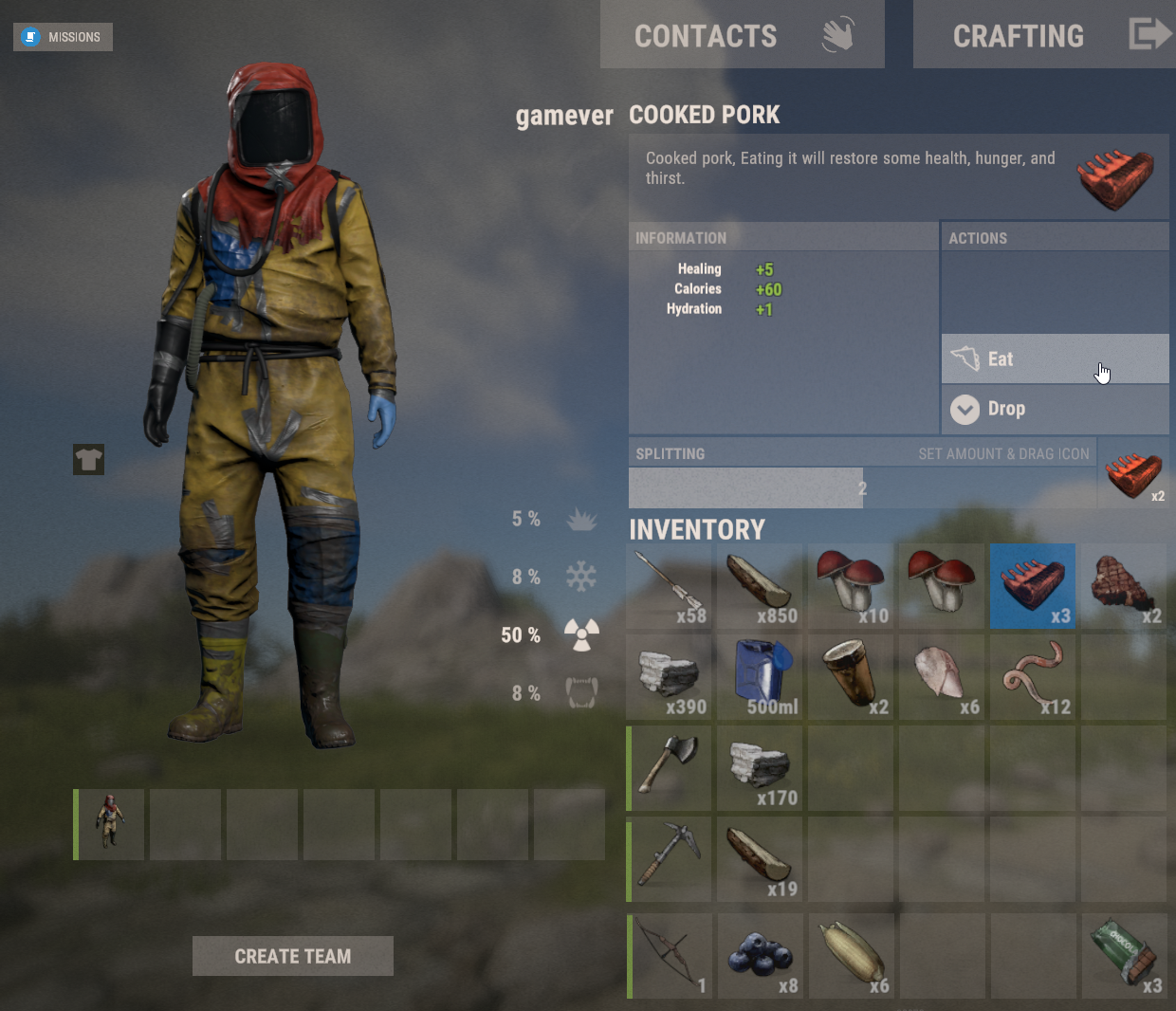Select the arrows stack x58

[670, 586]
